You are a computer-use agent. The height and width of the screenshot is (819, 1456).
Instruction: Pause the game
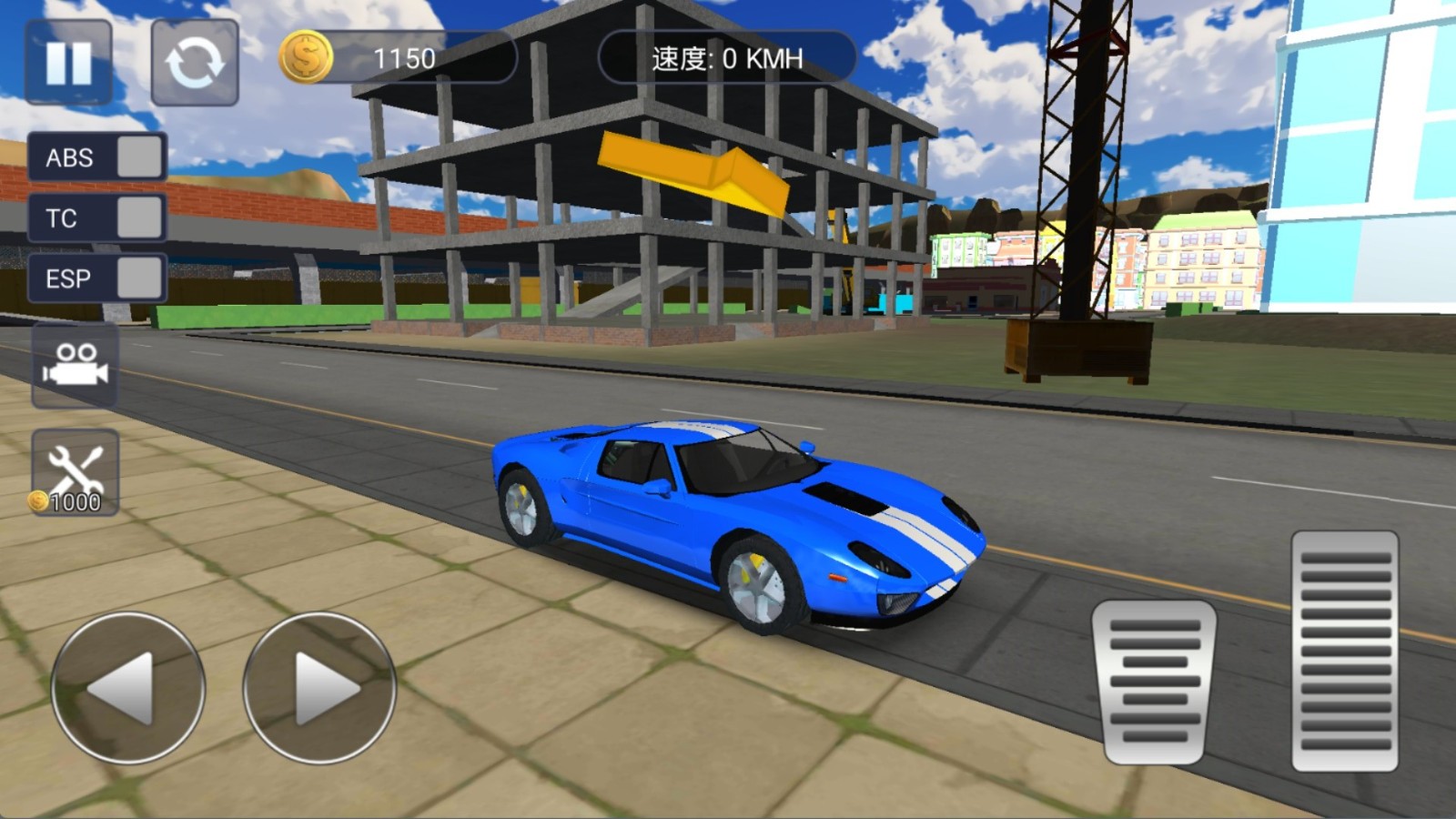click(x=69, y=62)
